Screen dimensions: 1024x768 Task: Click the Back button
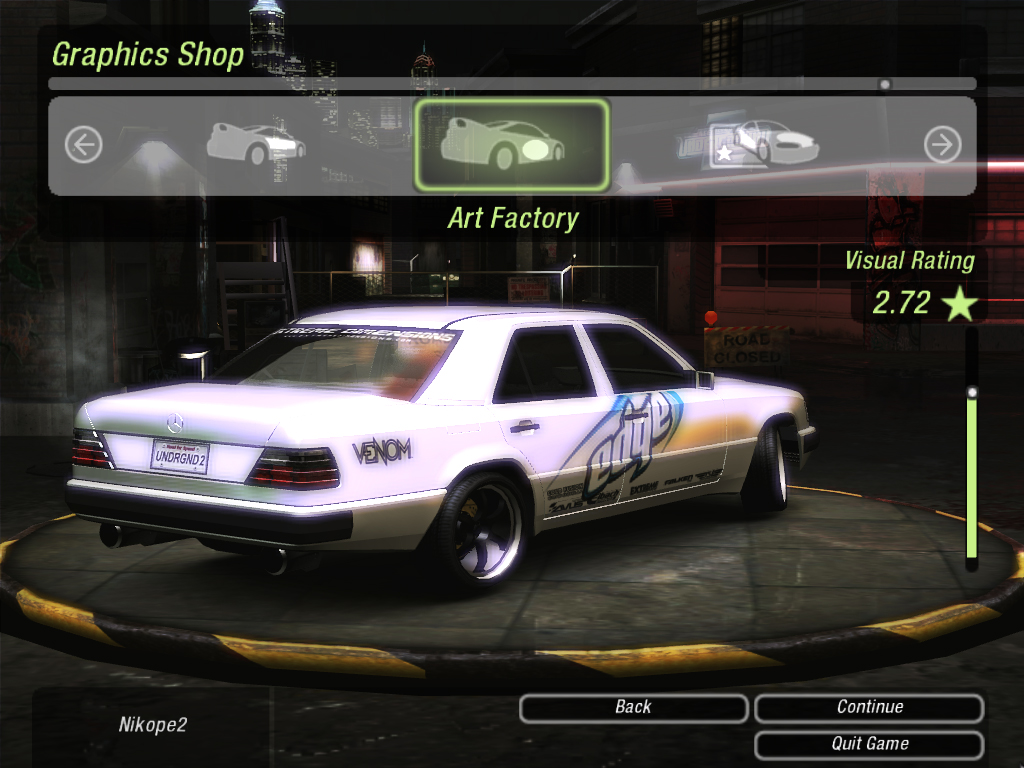point(633,708)
